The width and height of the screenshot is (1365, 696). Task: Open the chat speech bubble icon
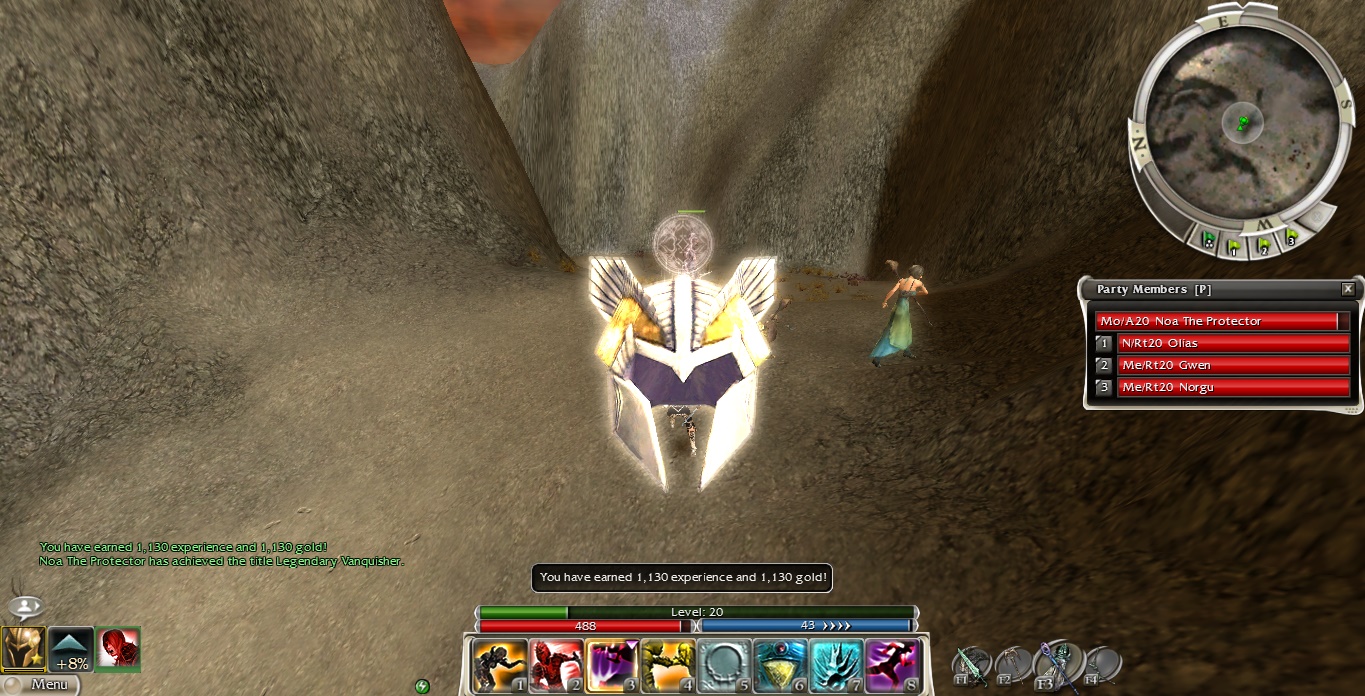(x=25, y=607)
